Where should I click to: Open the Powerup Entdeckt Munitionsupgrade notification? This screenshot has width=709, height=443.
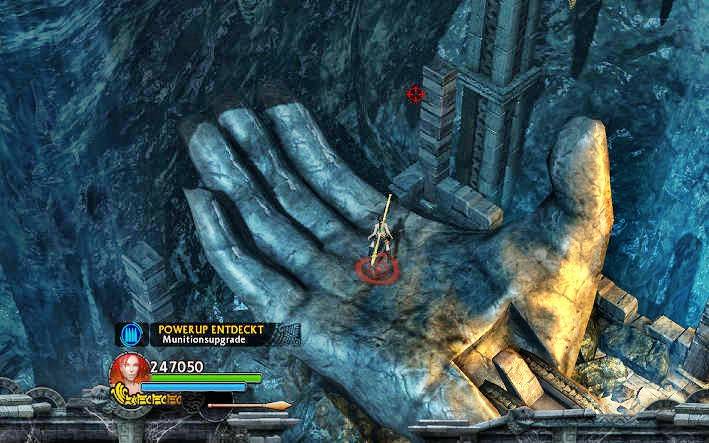pyautogui.click(x=212, y=334)
